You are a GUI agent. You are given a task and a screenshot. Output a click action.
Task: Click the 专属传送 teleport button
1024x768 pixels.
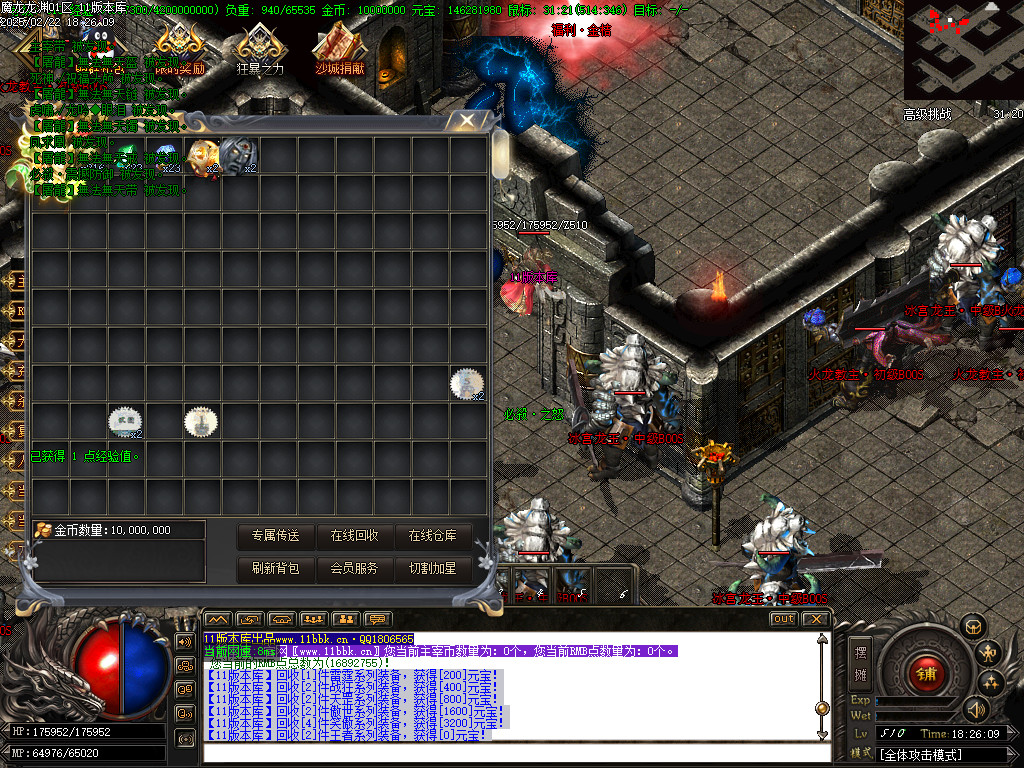(275, 536)
